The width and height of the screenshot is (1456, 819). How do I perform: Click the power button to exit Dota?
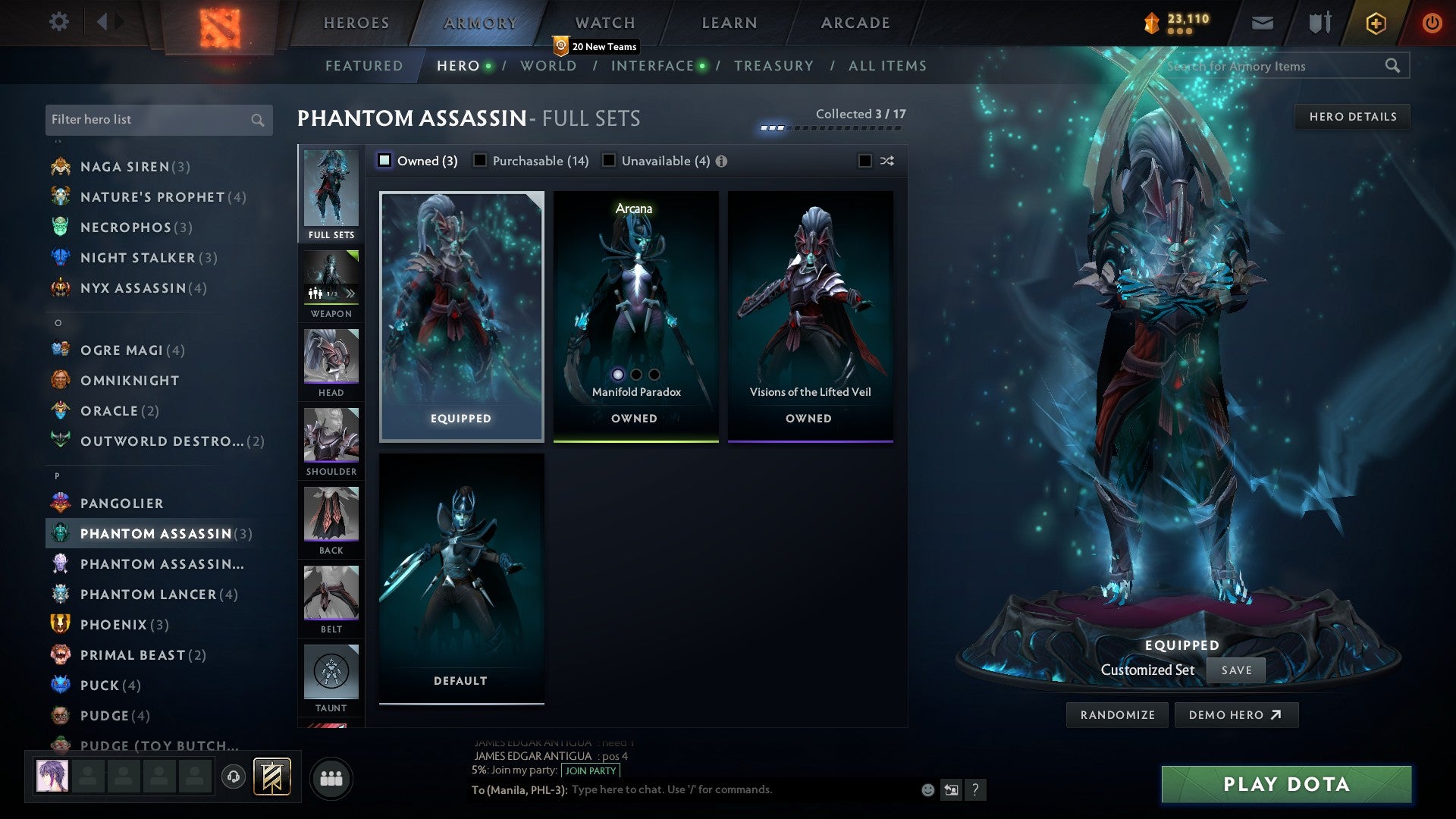1432,22
